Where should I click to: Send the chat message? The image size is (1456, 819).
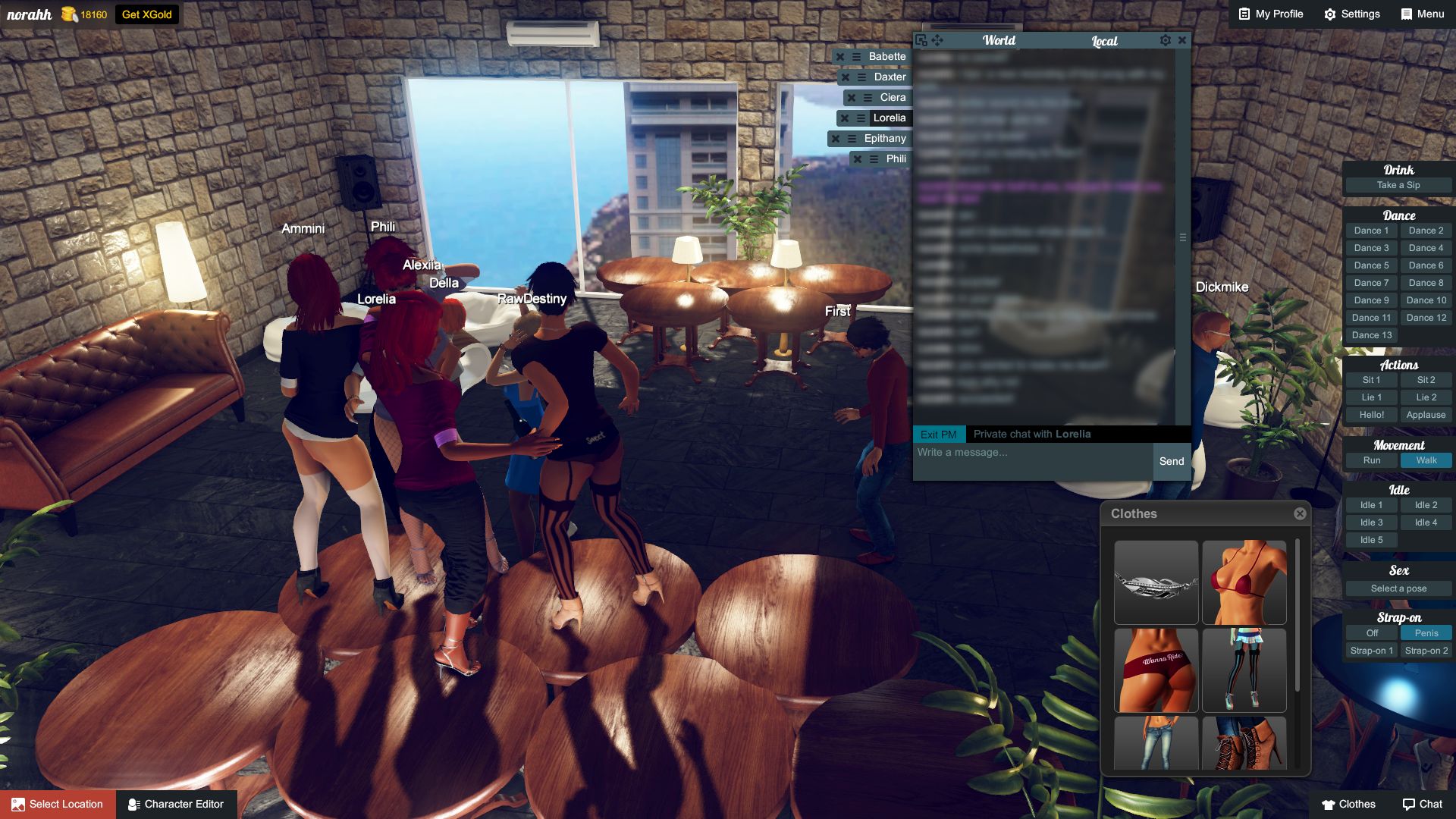coord(1171,461)
